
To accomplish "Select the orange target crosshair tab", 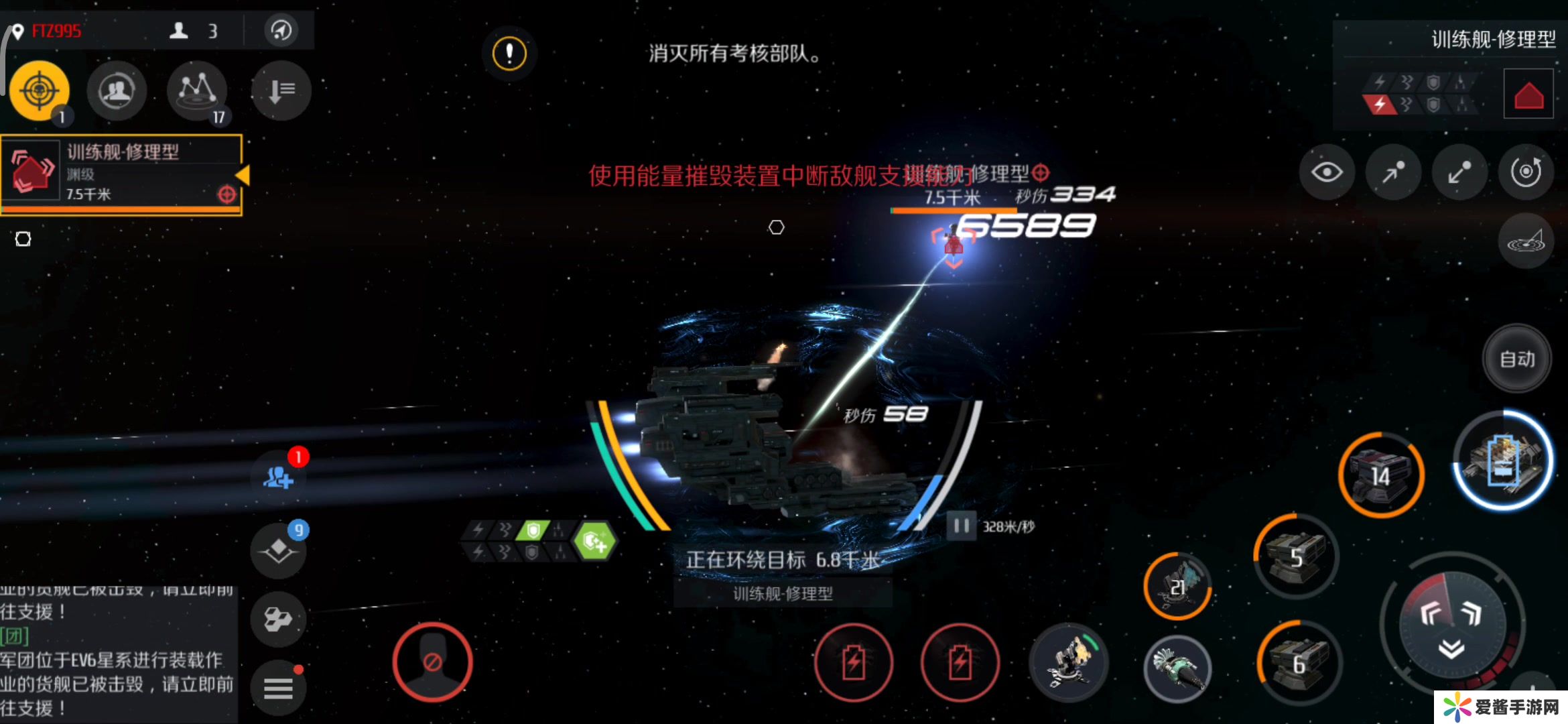I will tap(40, 90).
